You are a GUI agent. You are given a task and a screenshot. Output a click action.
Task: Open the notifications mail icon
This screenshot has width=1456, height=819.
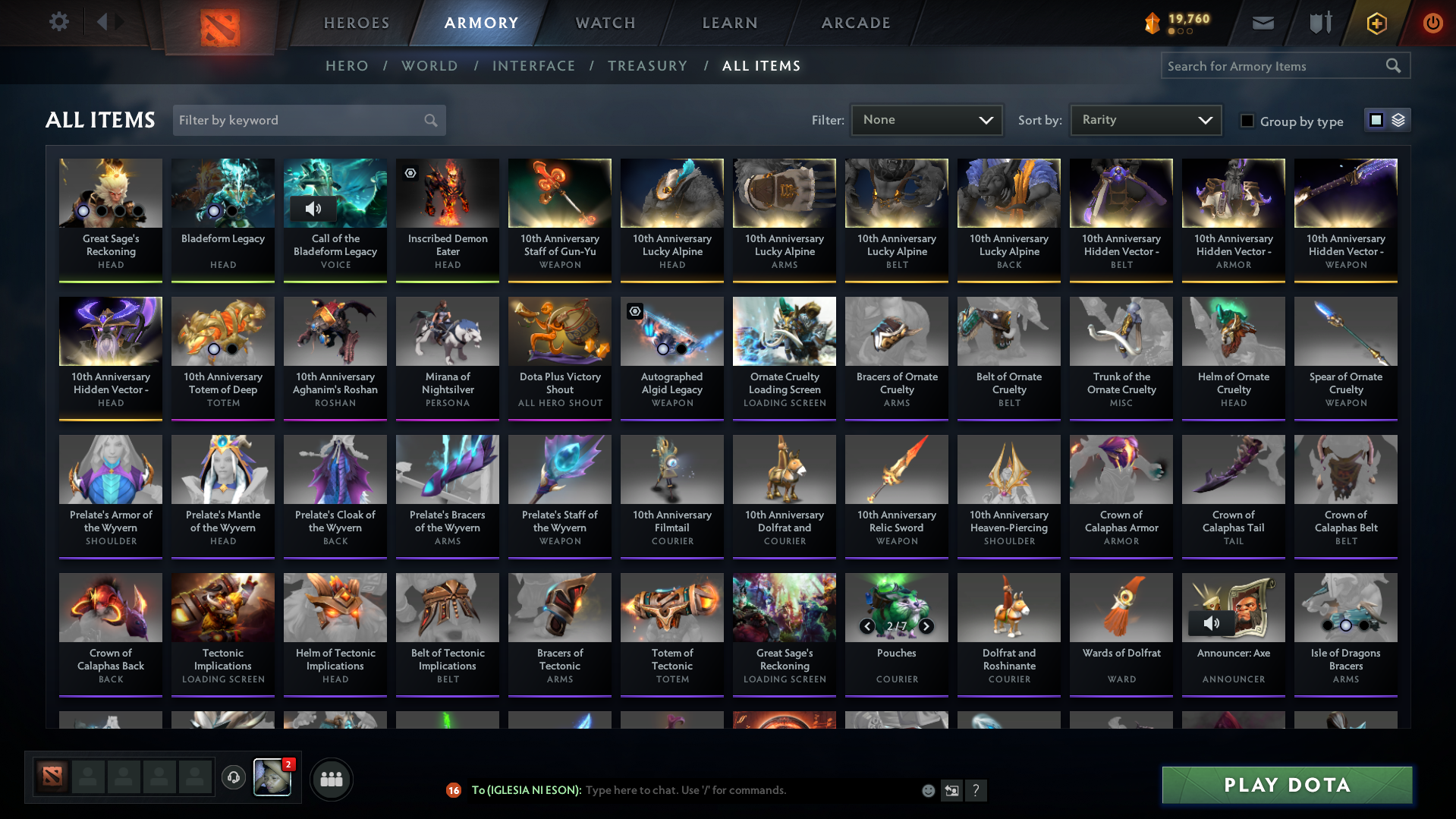pos(1262,23)
